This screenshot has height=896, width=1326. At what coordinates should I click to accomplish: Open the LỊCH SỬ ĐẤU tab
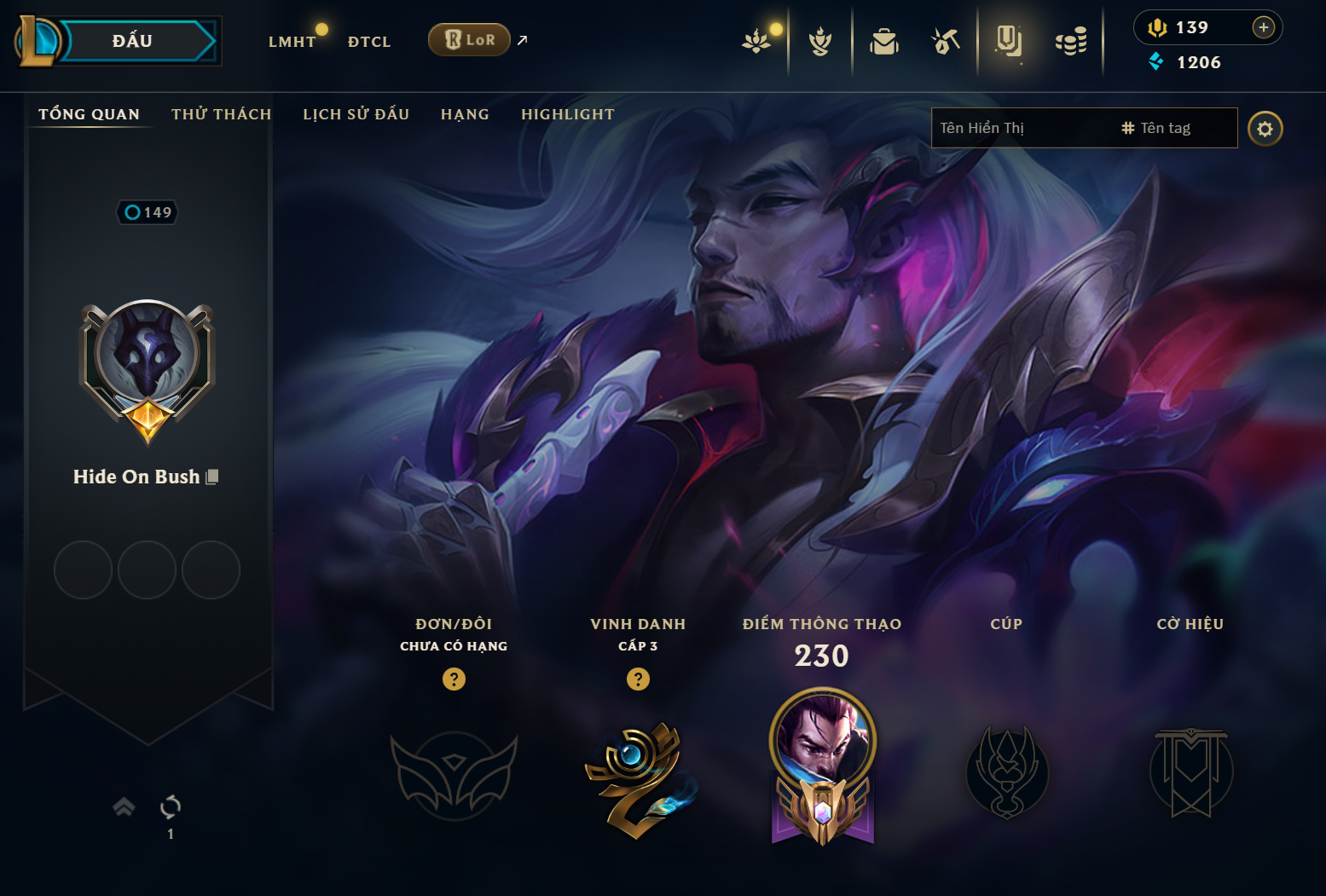point(356,114)
